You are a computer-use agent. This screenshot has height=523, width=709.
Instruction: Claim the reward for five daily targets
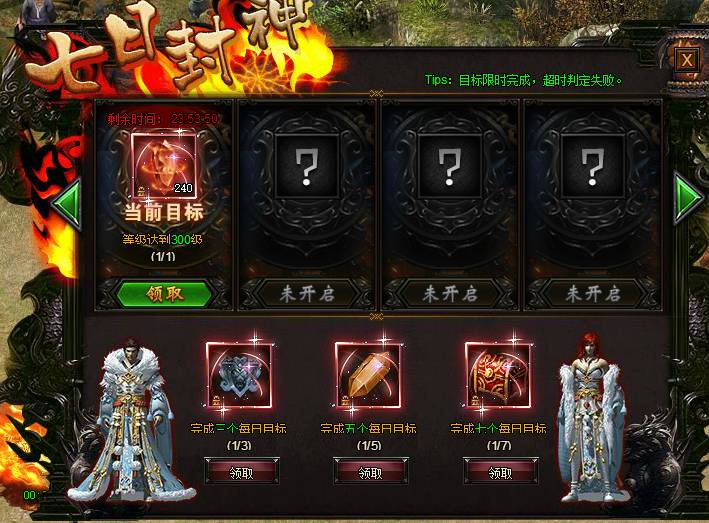coord(368,472)
